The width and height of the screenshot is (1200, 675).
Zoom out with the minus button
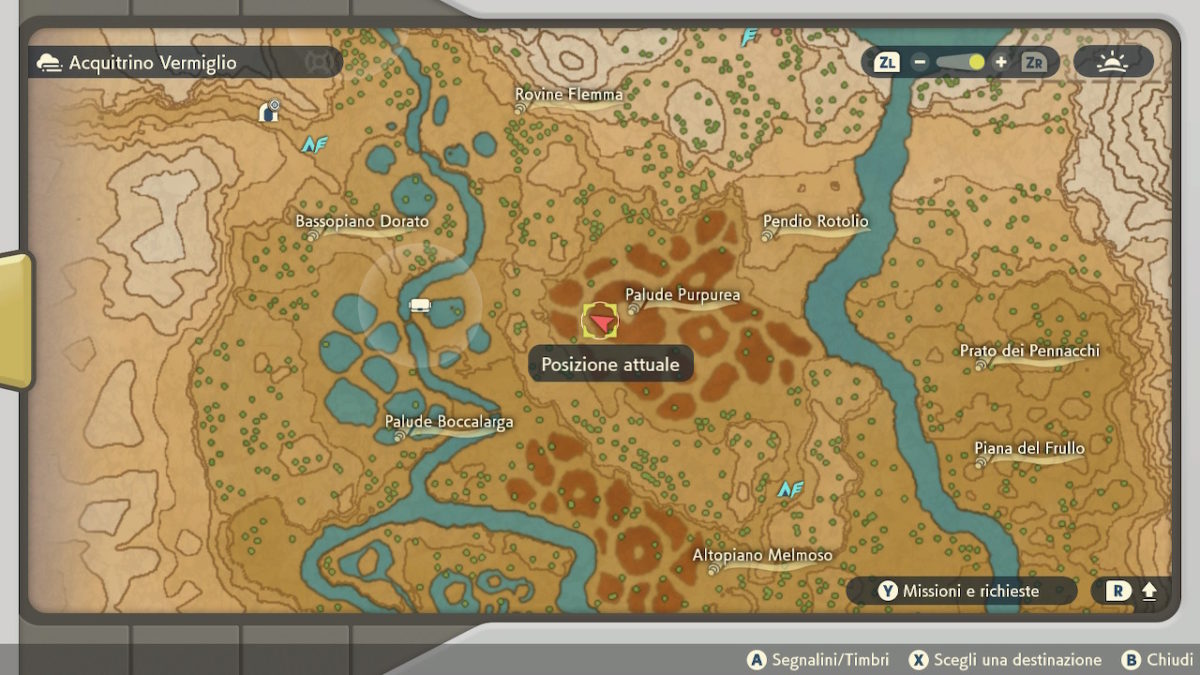pos(920,62)
